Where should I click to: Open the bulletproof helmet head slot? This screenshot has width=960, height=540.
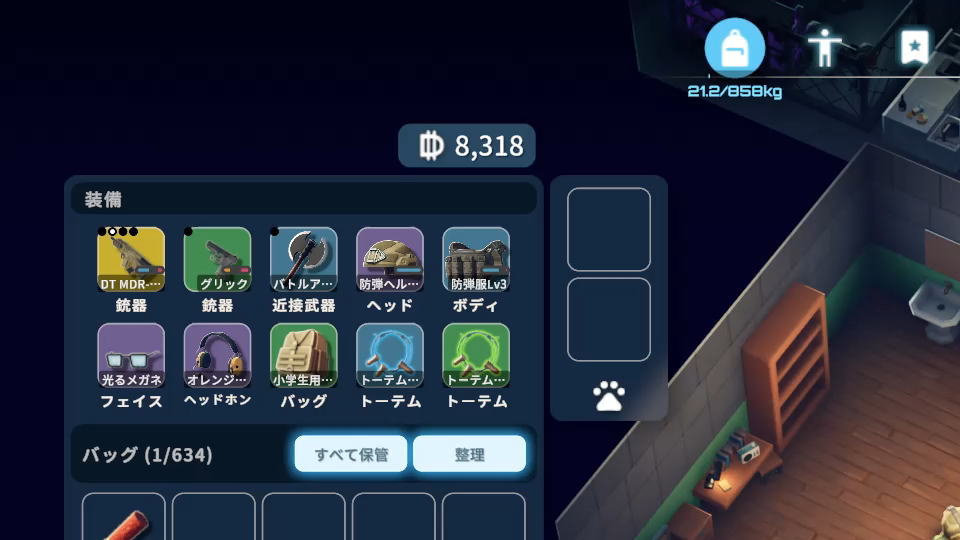[x=390, y=260]
